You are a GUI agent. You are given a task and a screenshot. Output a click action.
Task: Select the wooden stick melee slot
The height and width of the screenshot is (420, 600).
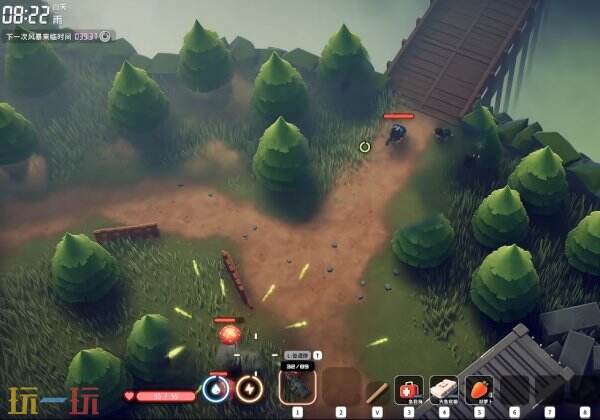pos(376,389)
